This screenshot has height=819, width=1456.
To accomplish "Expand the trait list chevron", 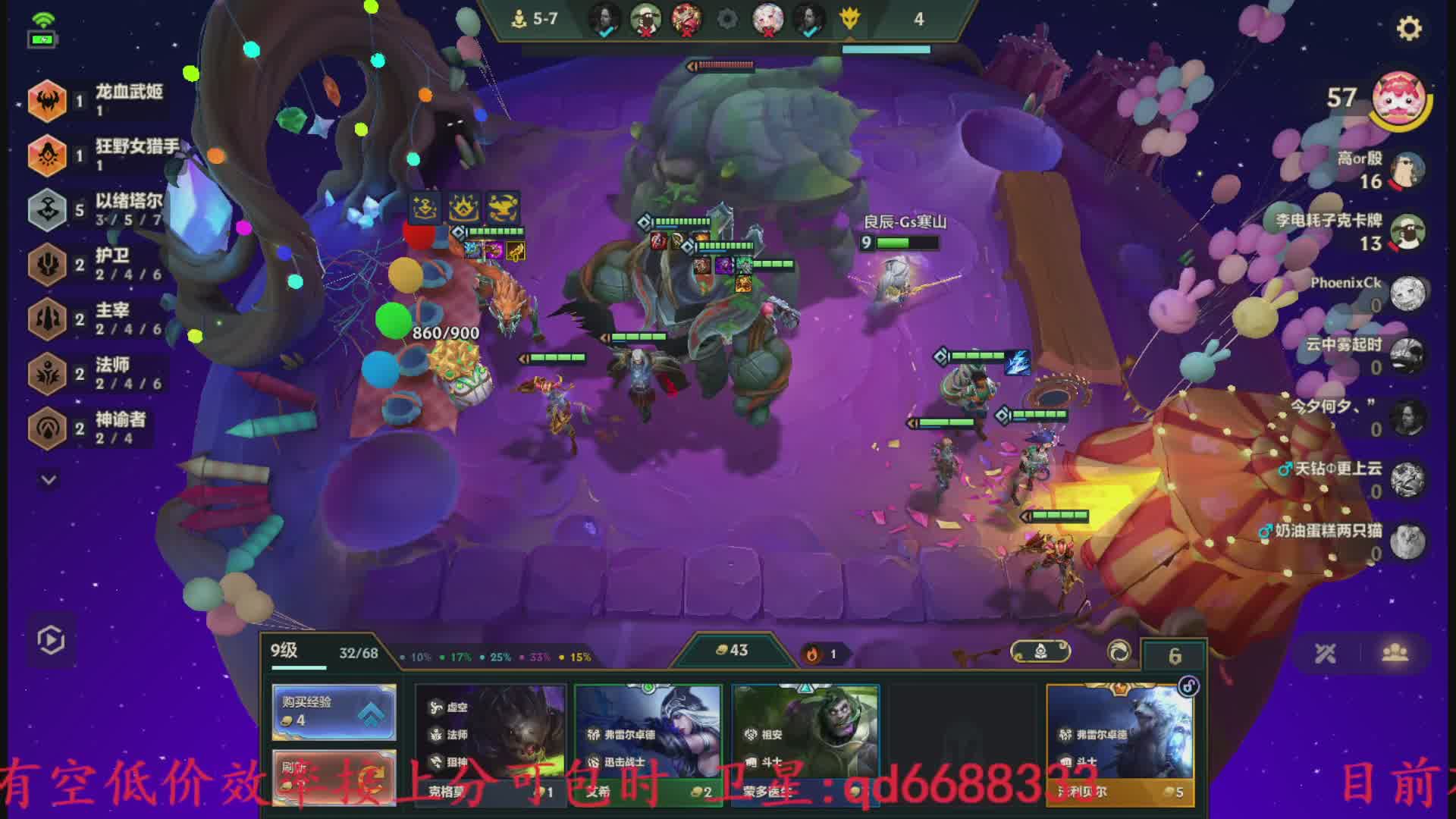I will [49, 480].
